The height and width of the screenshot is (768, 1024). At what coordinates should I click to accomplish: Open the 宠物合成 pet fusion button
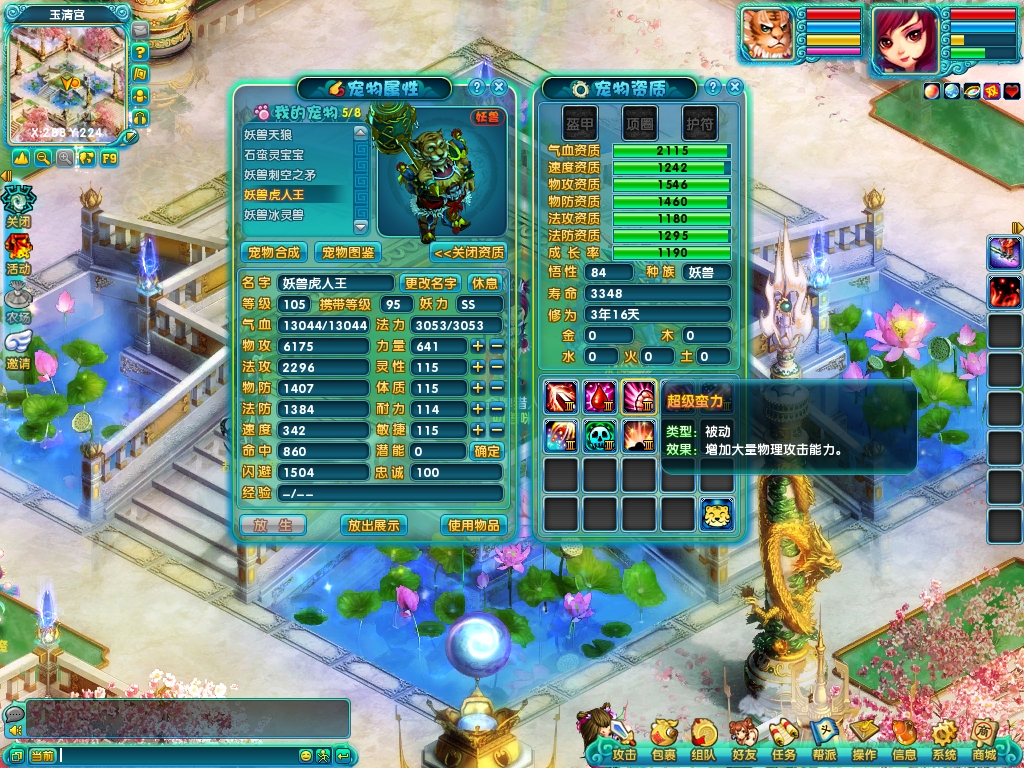pos(274,252)
